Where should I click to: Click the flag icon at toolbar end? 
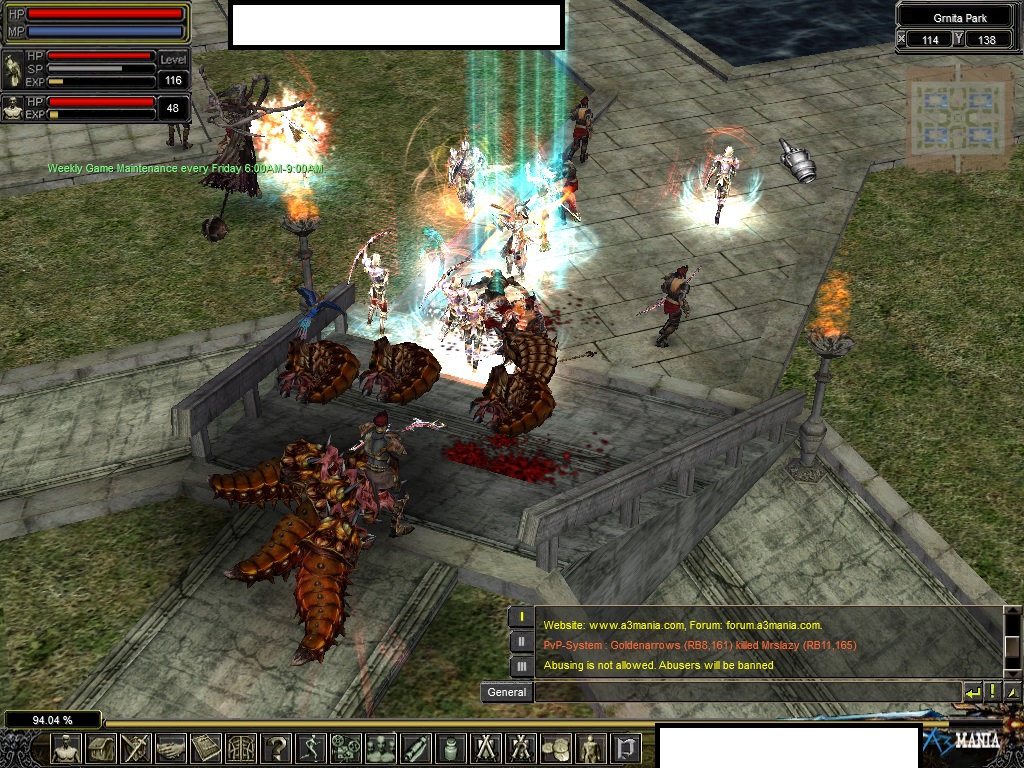coord(626,748)
